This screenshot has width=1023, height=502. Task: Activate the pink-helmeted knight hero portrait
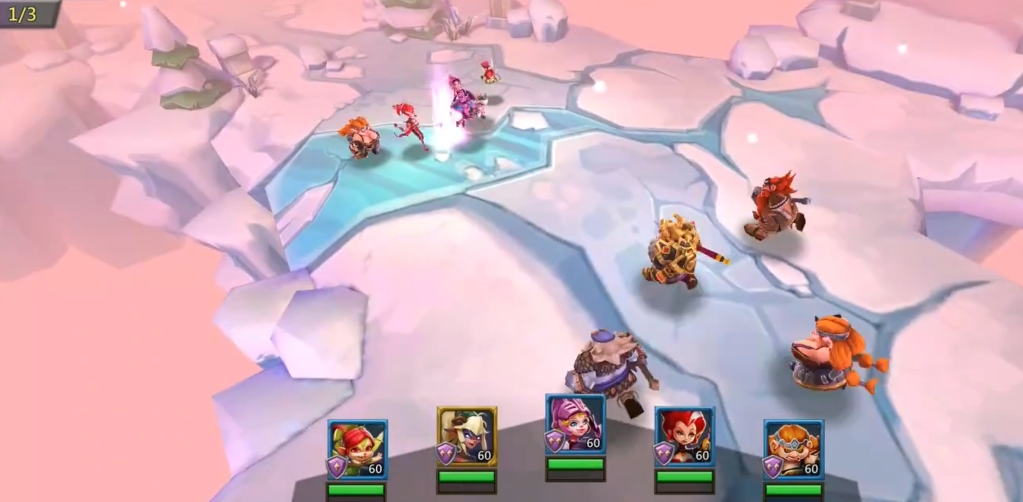pos(575,424)
